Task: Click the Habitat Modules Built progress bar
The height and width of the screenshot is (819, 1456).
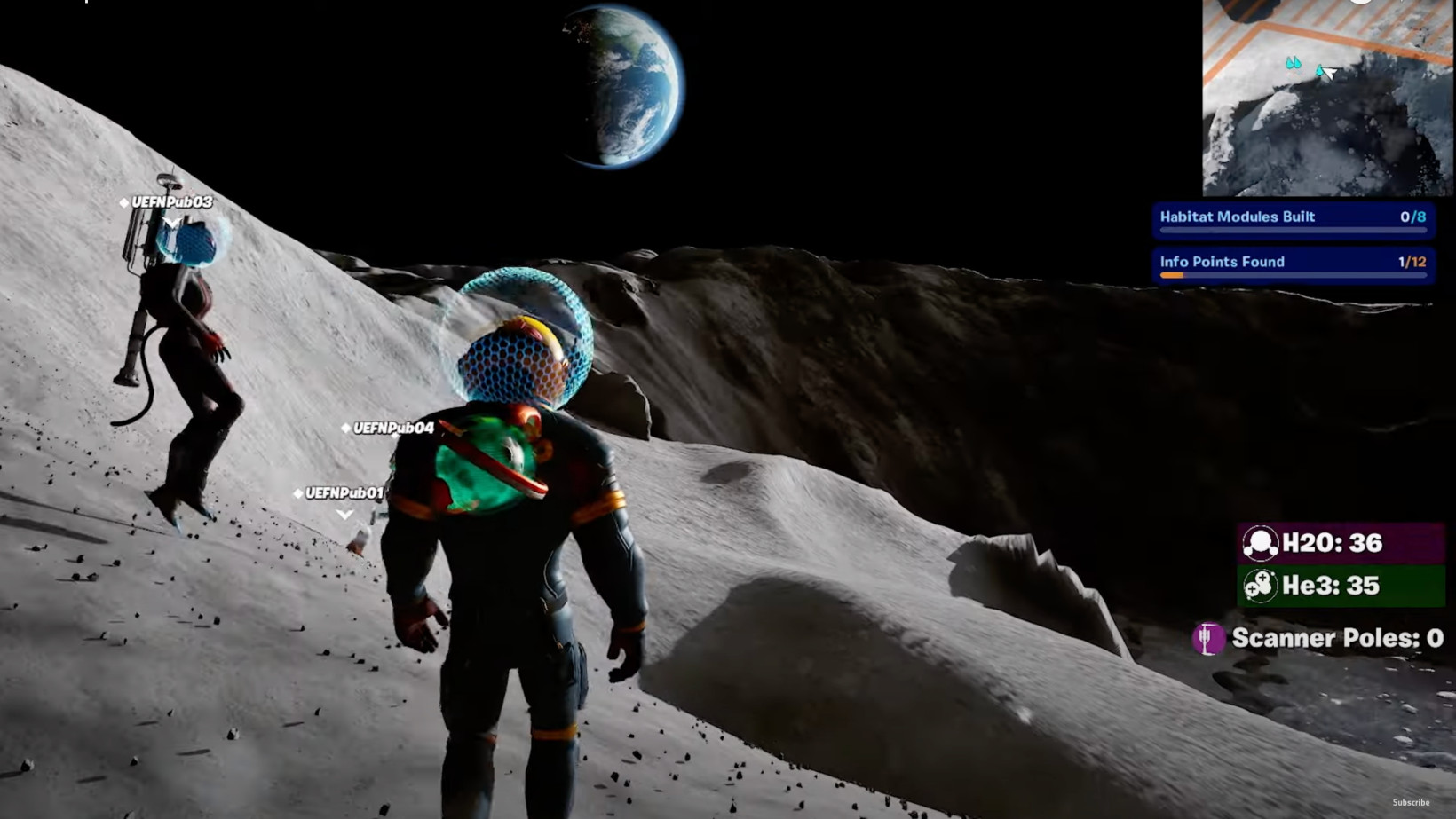Action: pyautogui.click(x=1293, y=231)
